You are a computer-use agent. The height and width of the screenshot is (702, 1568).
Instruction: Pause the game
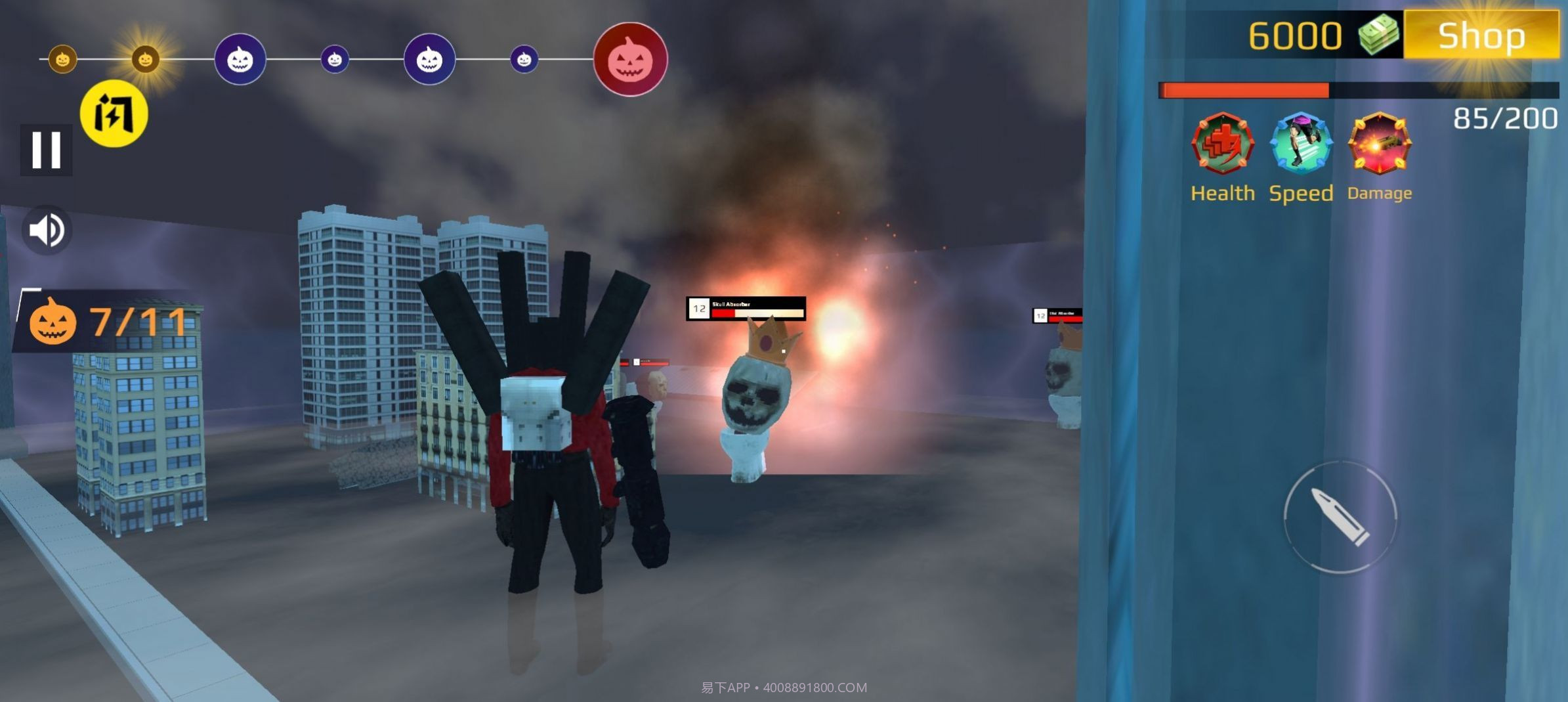point(46,150)
